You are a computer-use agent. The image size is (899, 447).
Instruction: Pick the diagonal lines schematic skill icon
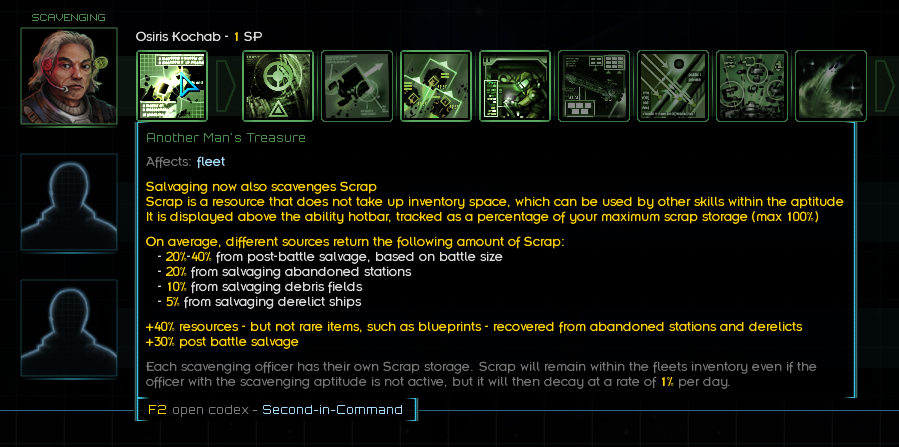(x=673, y=86)
